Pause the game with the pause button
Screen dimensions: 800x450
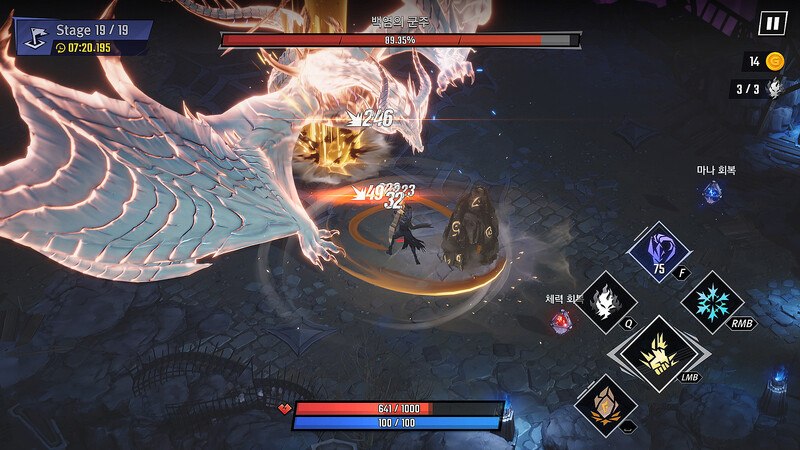(x=772, y=23)
